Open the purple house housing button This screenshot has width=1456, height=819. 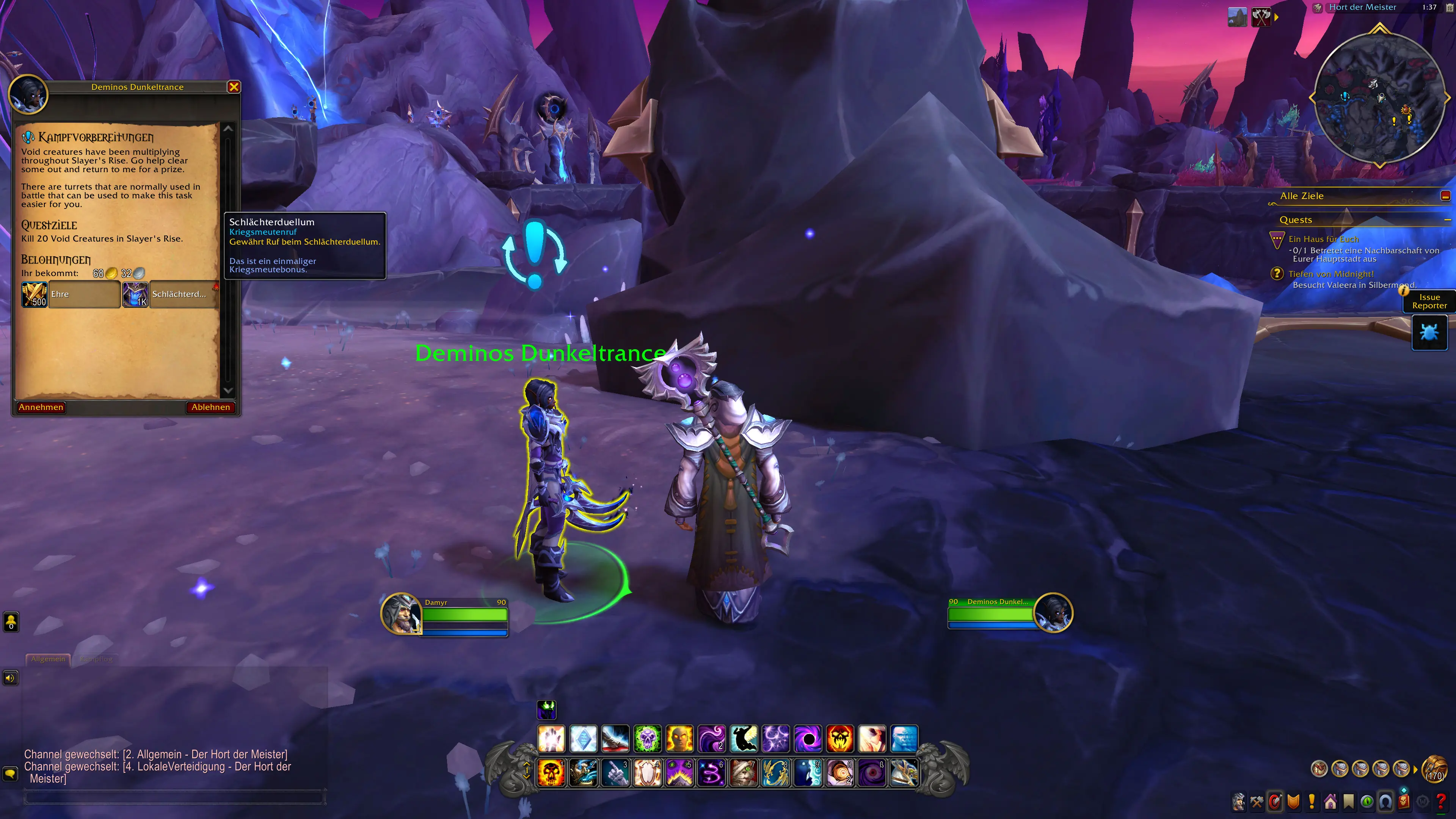click(x=1330, y=802)
